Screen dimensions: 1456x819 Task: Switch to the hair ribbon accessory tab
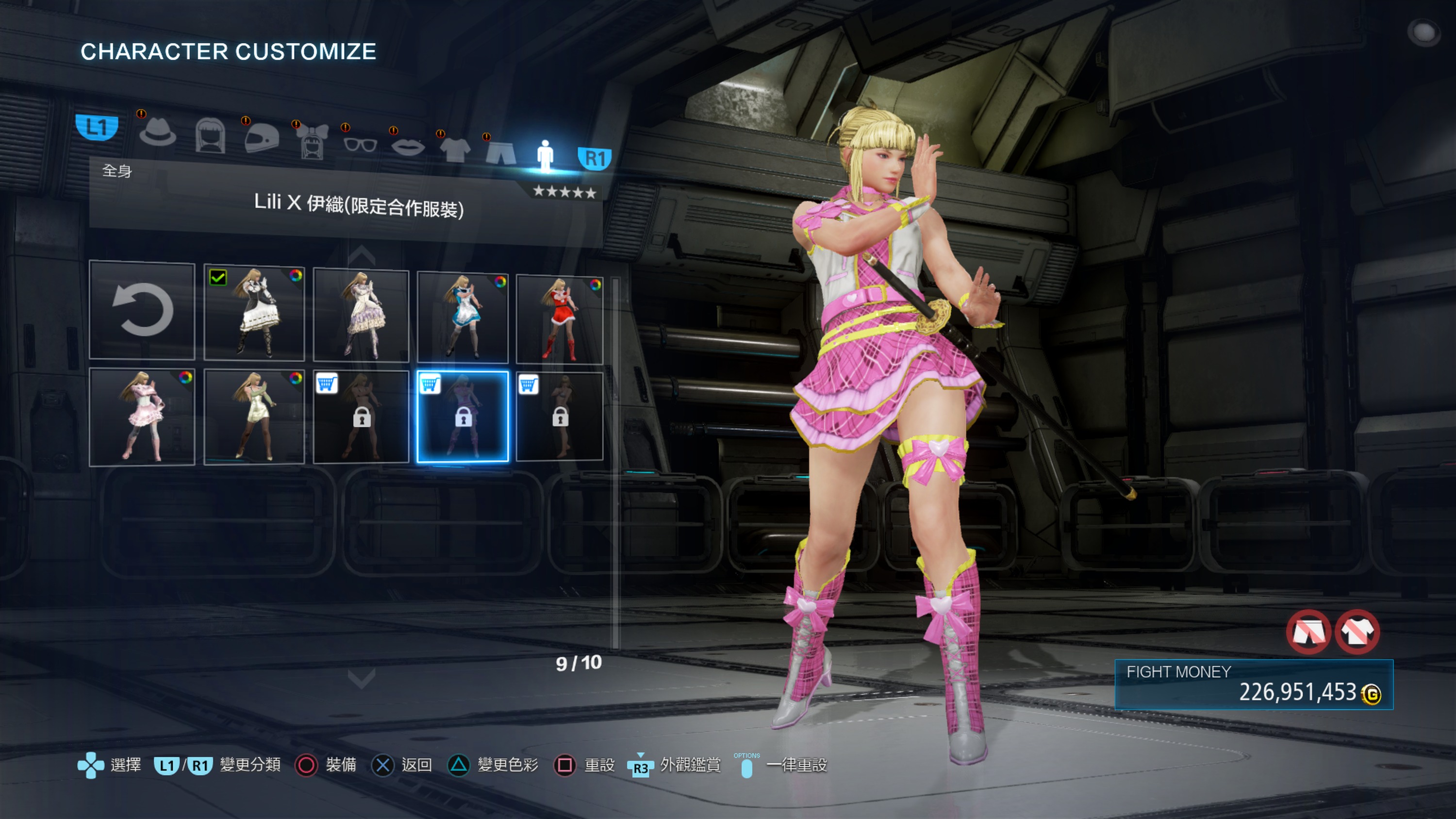click(x=313, y=141)
